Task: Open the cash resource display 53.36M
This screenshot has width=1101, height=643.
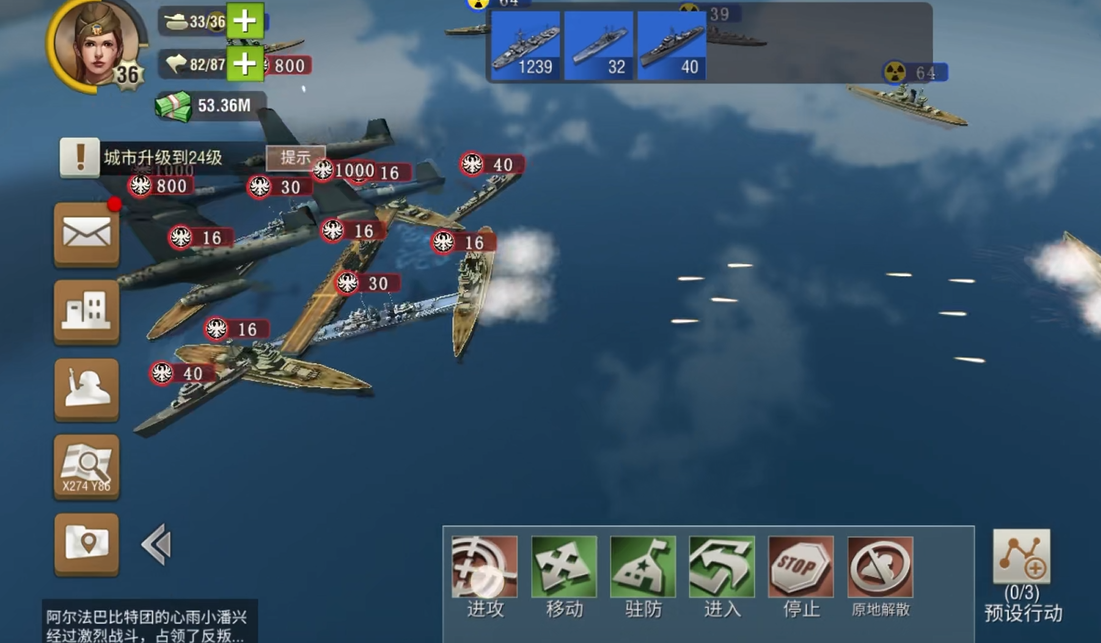Action: [x=211, y=105]
